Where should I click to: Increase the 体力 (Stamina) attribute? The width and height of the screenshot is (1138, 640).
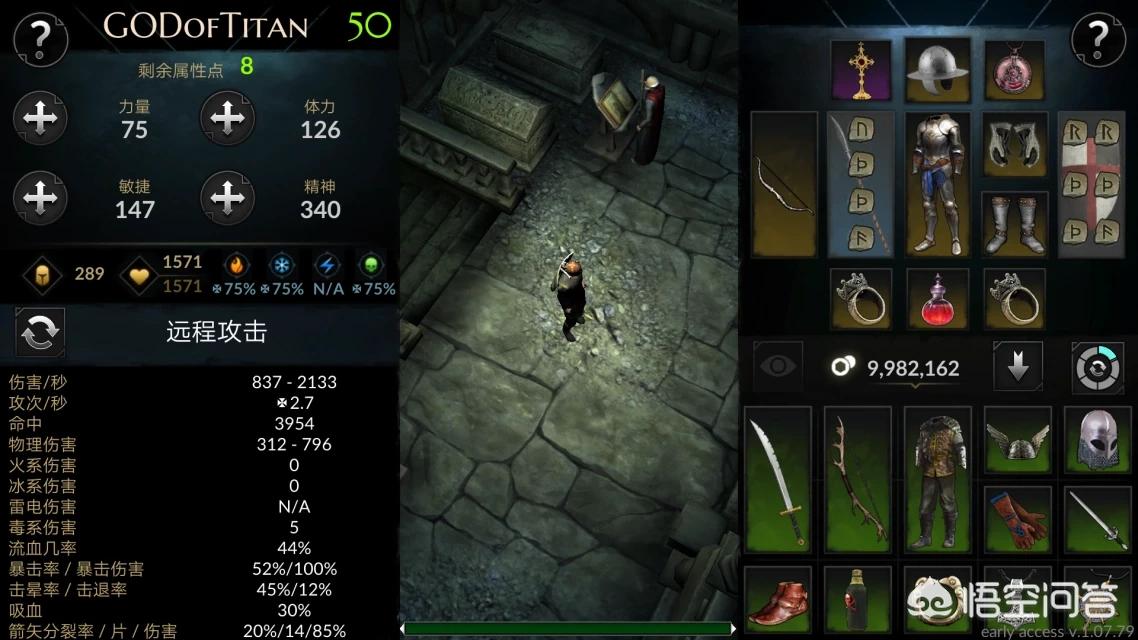tap(227, 119)
